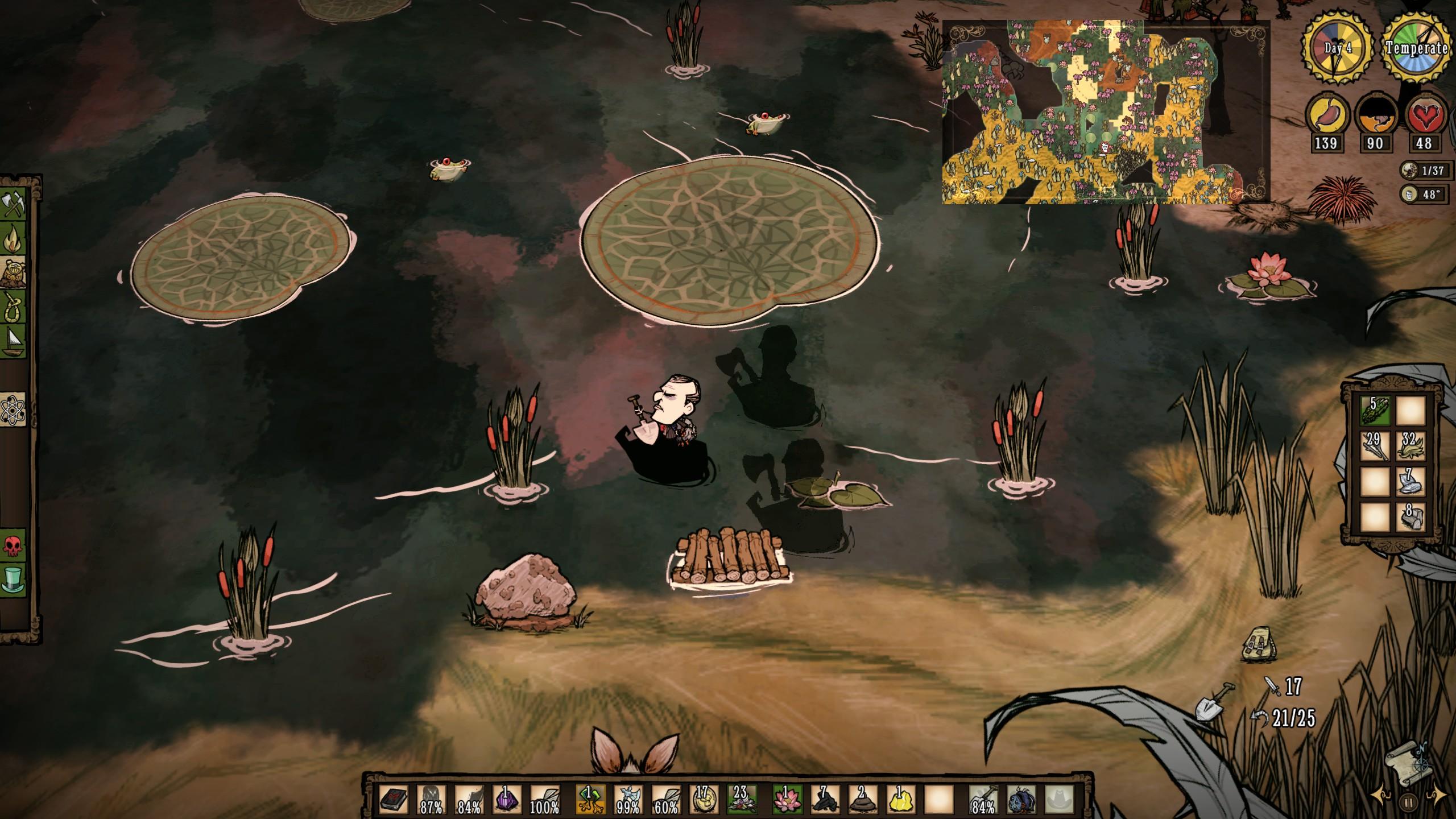The width and height of the screenshot is (1456, 819).
Task: Open the green top hat crafting tab
Action: pyautogui.click(x=13, y=581)
